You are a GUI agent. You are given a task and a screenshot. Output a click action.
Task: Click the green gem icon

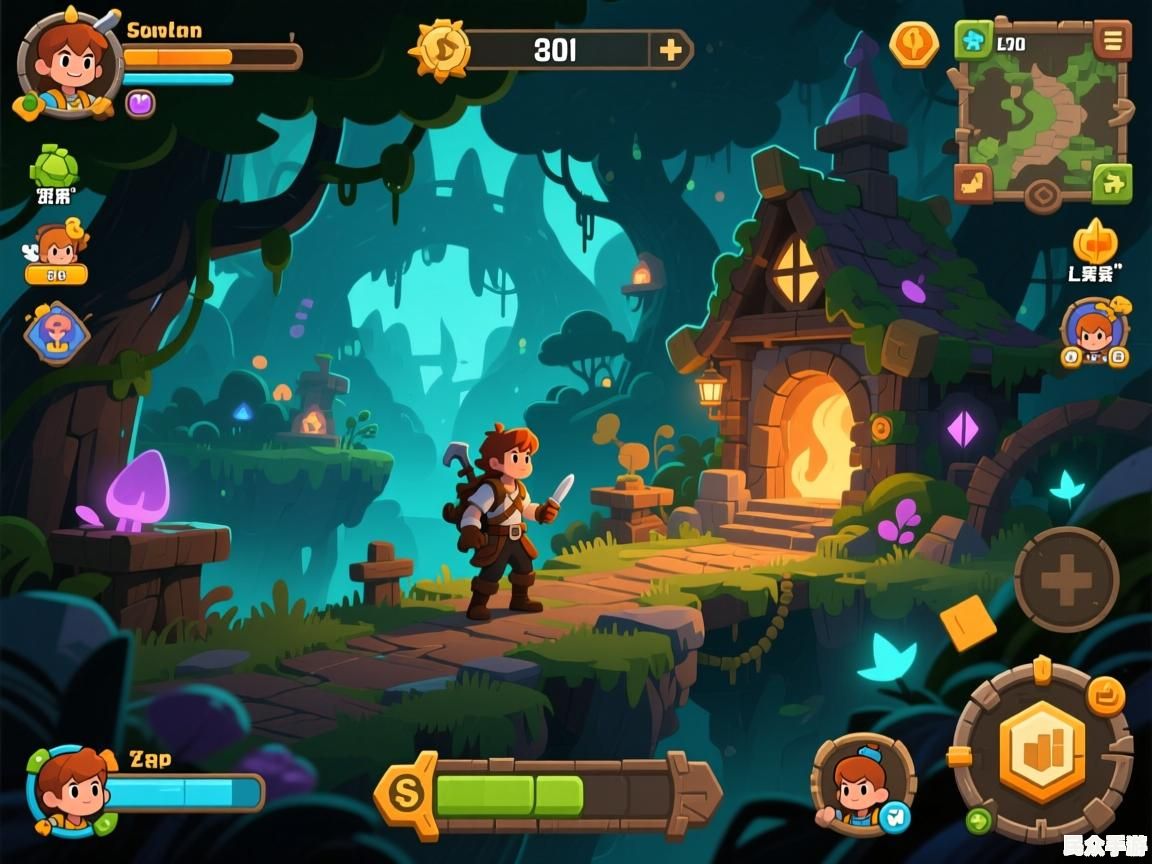tap(55, 167)
